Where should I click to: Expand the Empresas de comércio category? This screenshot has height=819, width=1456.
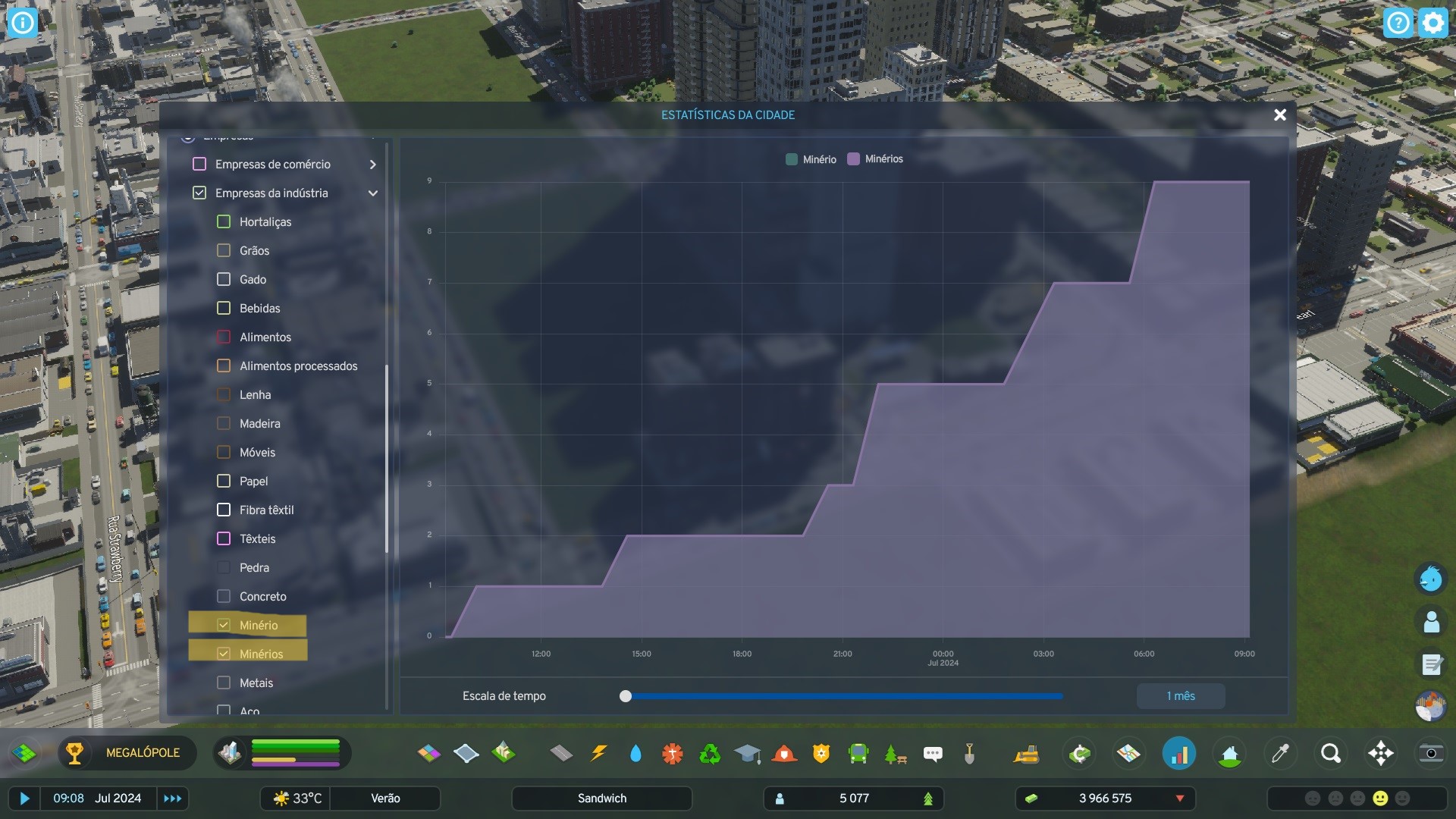tap(372, 164)
